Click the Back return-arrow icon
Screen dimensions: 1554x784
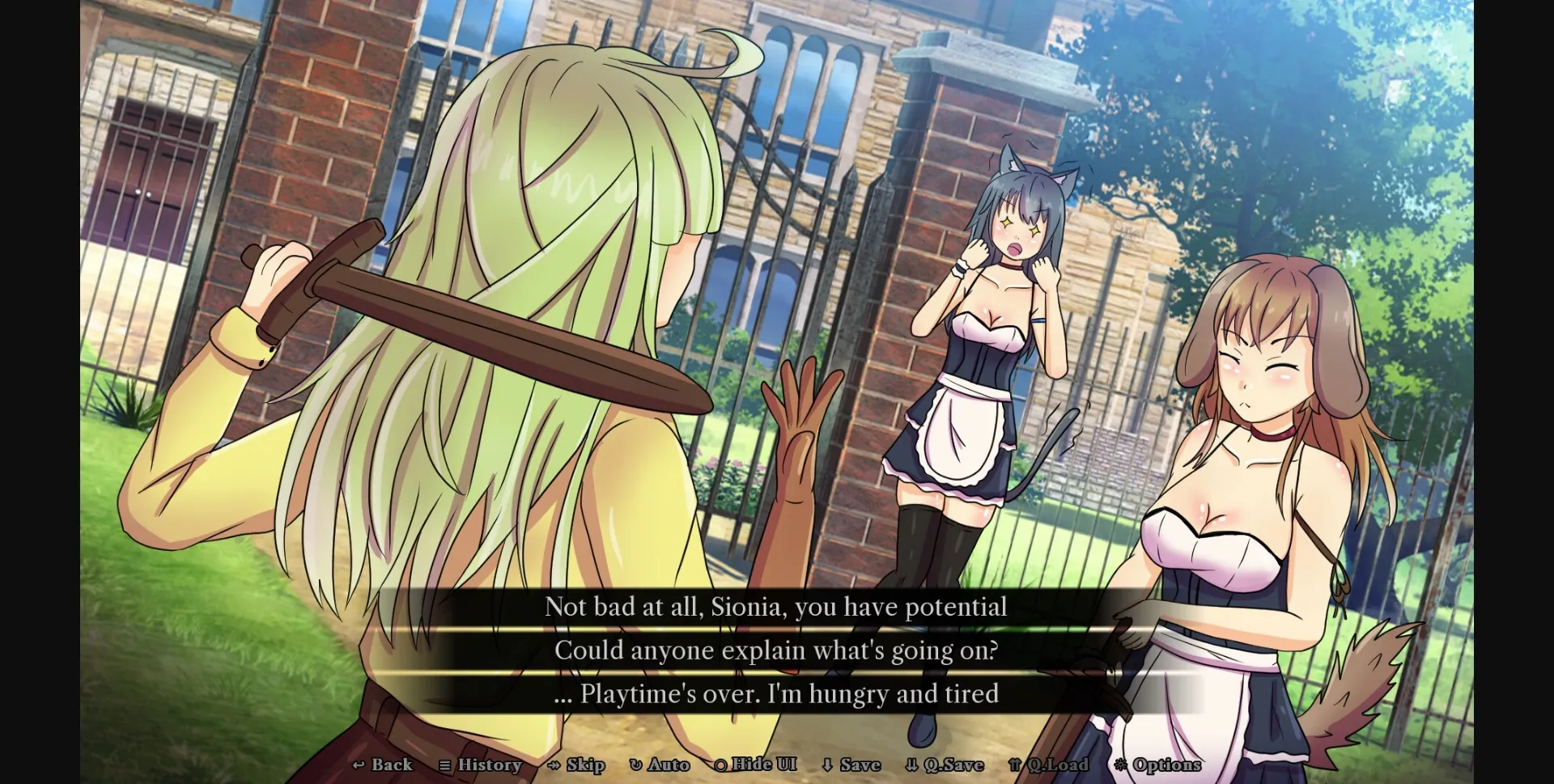point(359,765)
